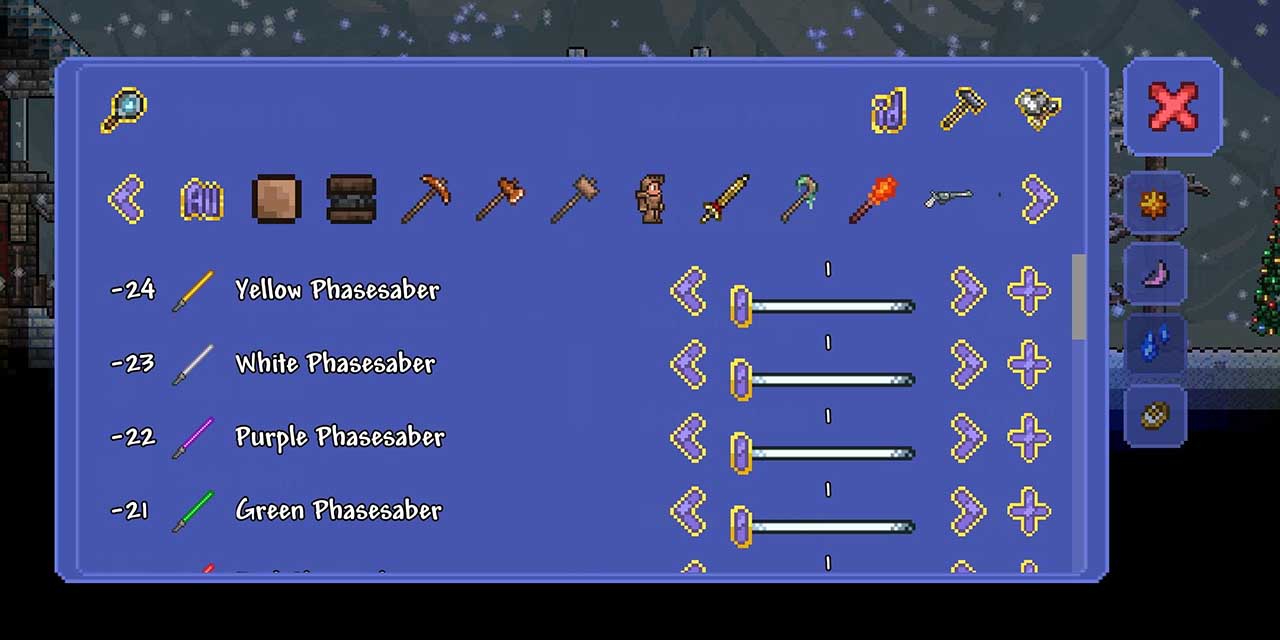Choose the dirt block category
The image size is (1280, 640).
click(276, 200)
